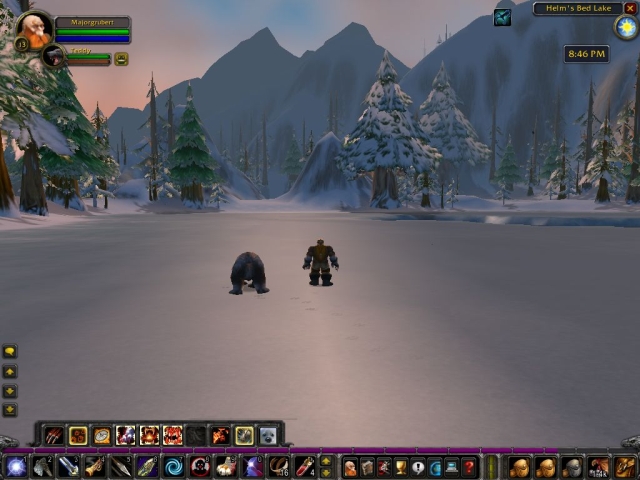Select the pet Teddy's portrait frame
The image size is (640, 480).
coord(54,57)
